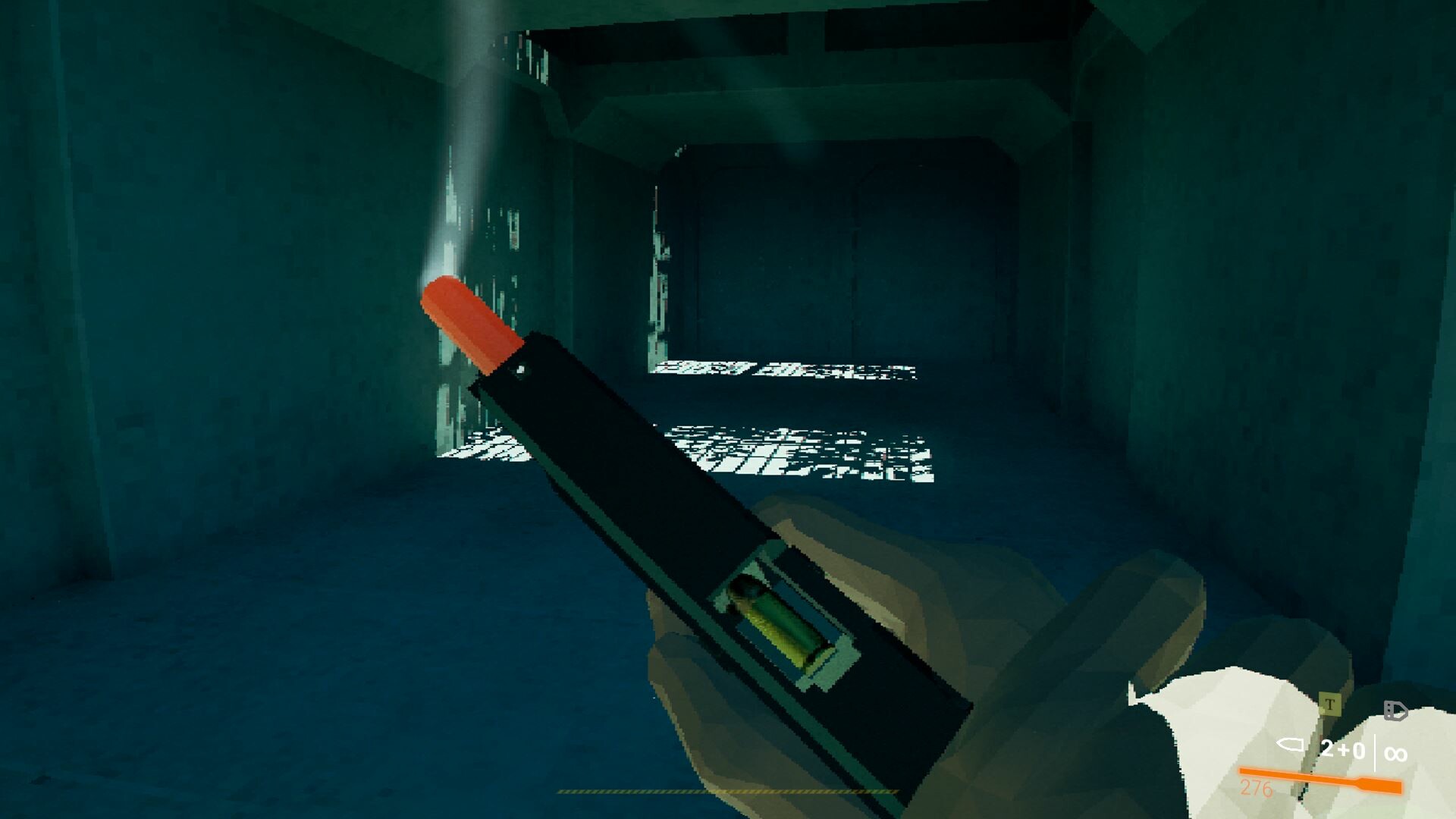
Task: Click the orange 276 number label
Action: 1256,789
